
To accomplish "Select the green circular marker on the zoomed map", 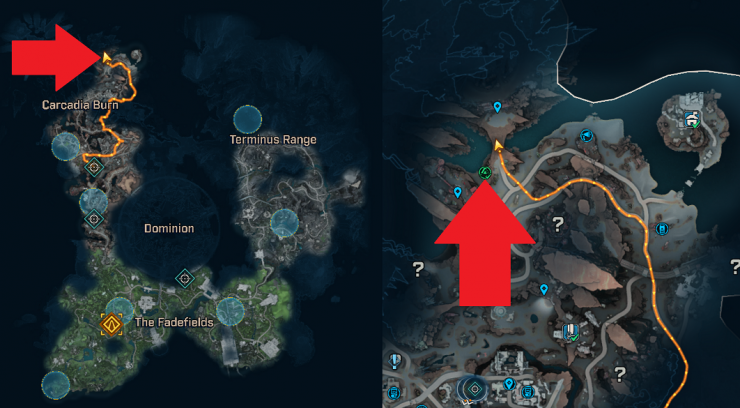I will [x=485, y=173].
